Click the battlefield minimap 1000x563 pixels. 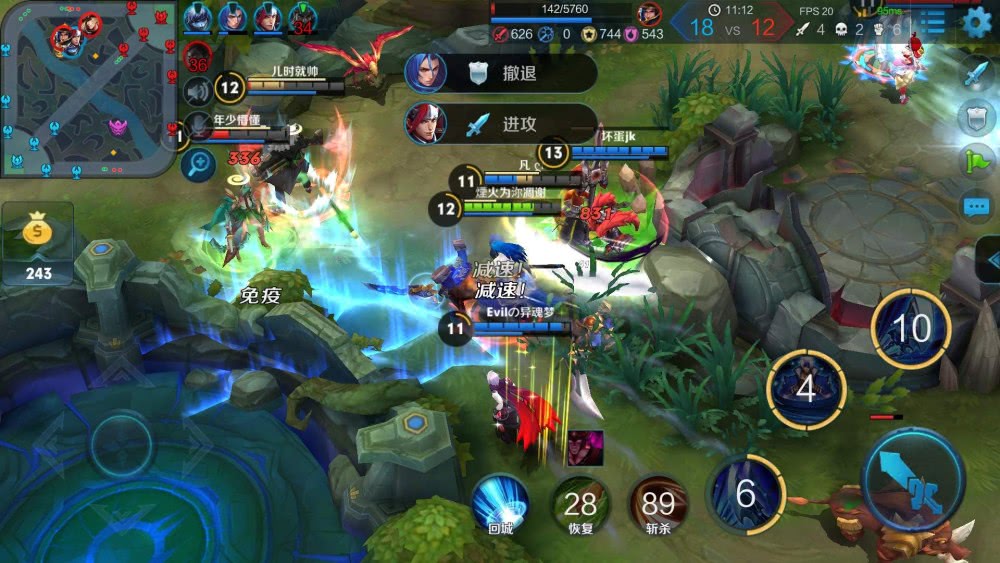click(x=88, y=88)
